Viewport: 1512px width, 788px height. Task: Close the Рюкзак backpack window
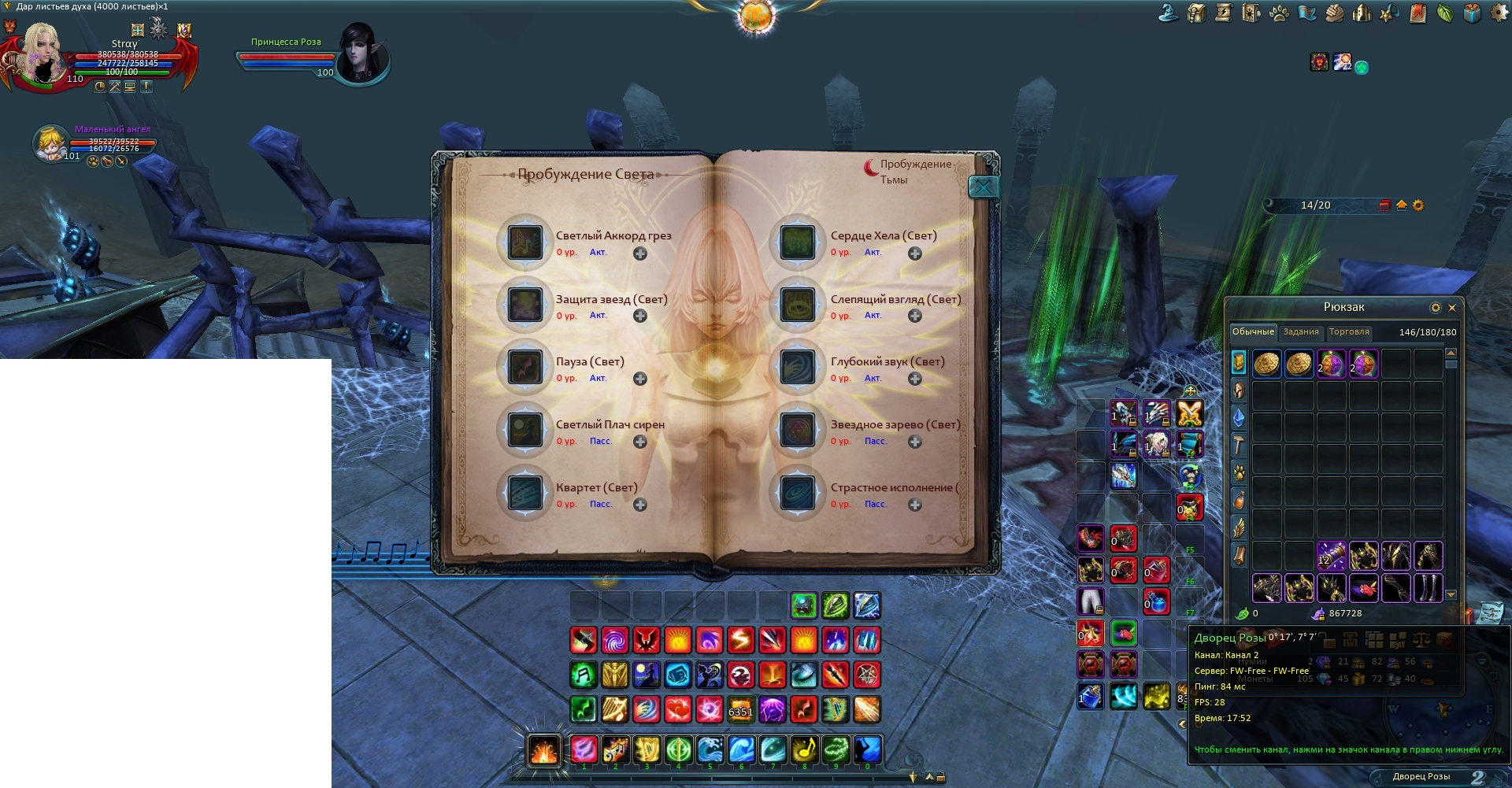(1452, 308)
